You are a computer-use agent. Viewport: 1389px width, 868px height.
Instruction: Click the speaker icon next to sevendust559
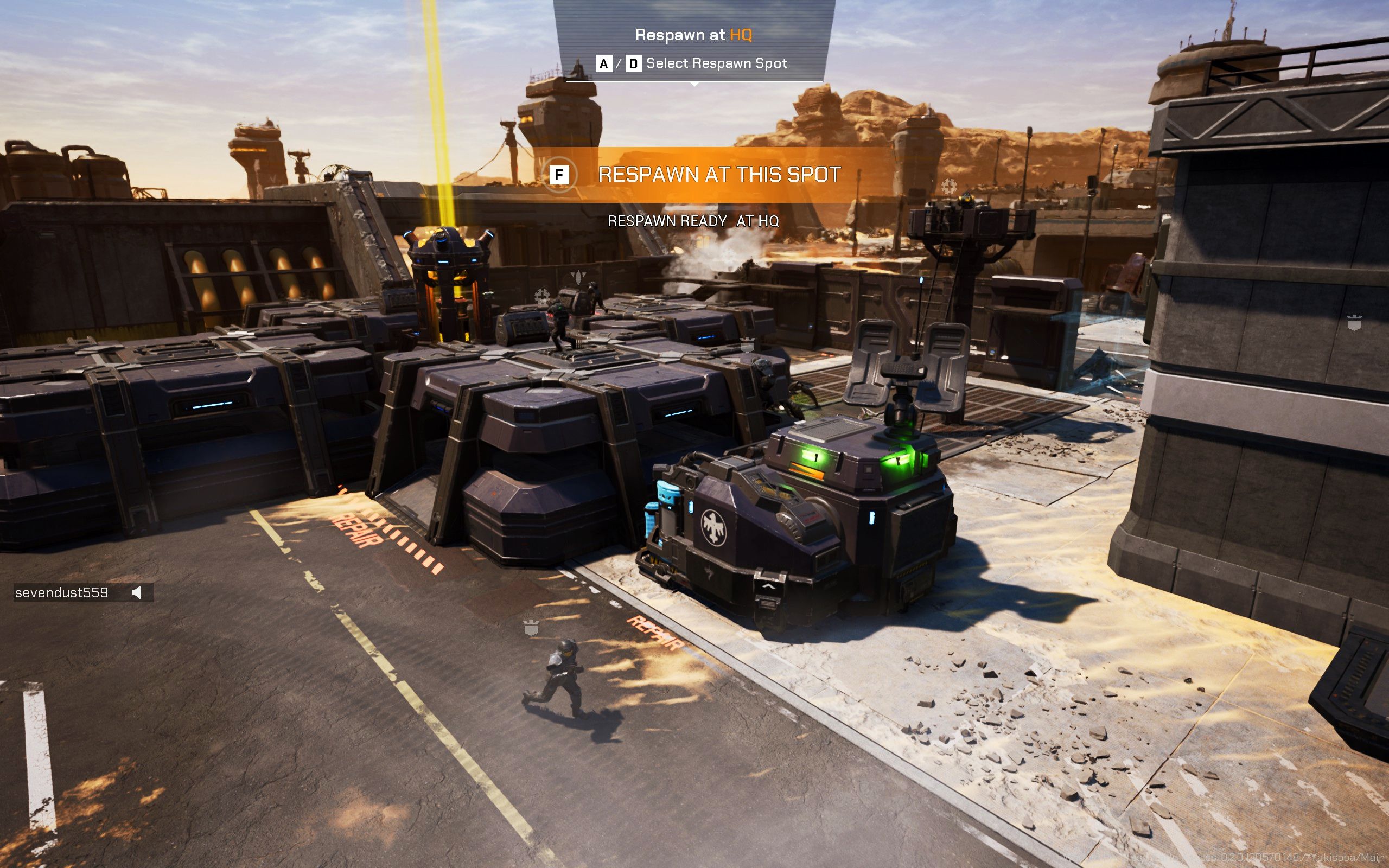(136, 592)
